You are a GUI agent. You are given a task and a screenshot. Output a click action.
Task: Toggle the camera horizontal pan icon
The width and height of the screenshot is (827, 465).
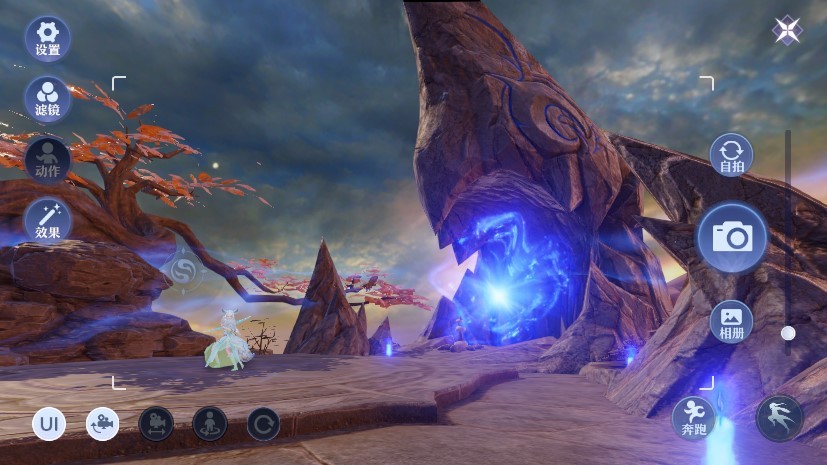(156, 424)
